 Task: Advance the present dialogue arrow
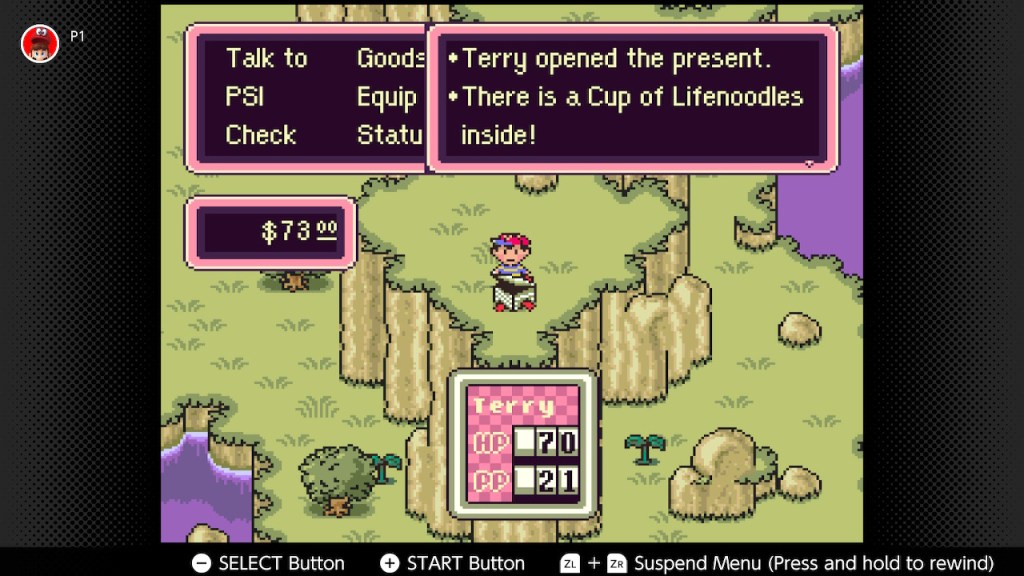pyautogui.click(x=810, y=161)
